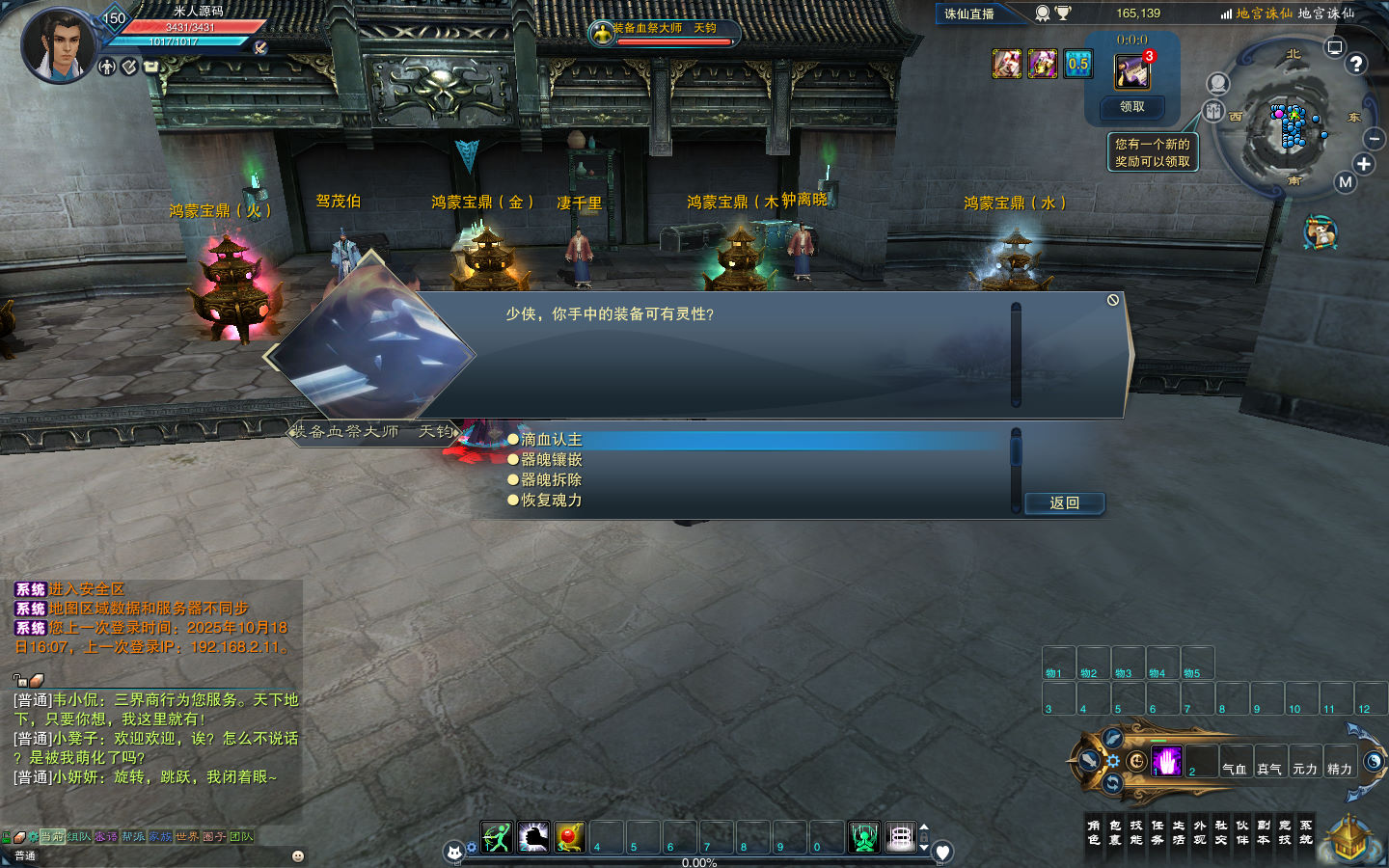Activate the purple hand skill in slot 1
This screenshot has width=1389, height=868.
point(1166,762)
